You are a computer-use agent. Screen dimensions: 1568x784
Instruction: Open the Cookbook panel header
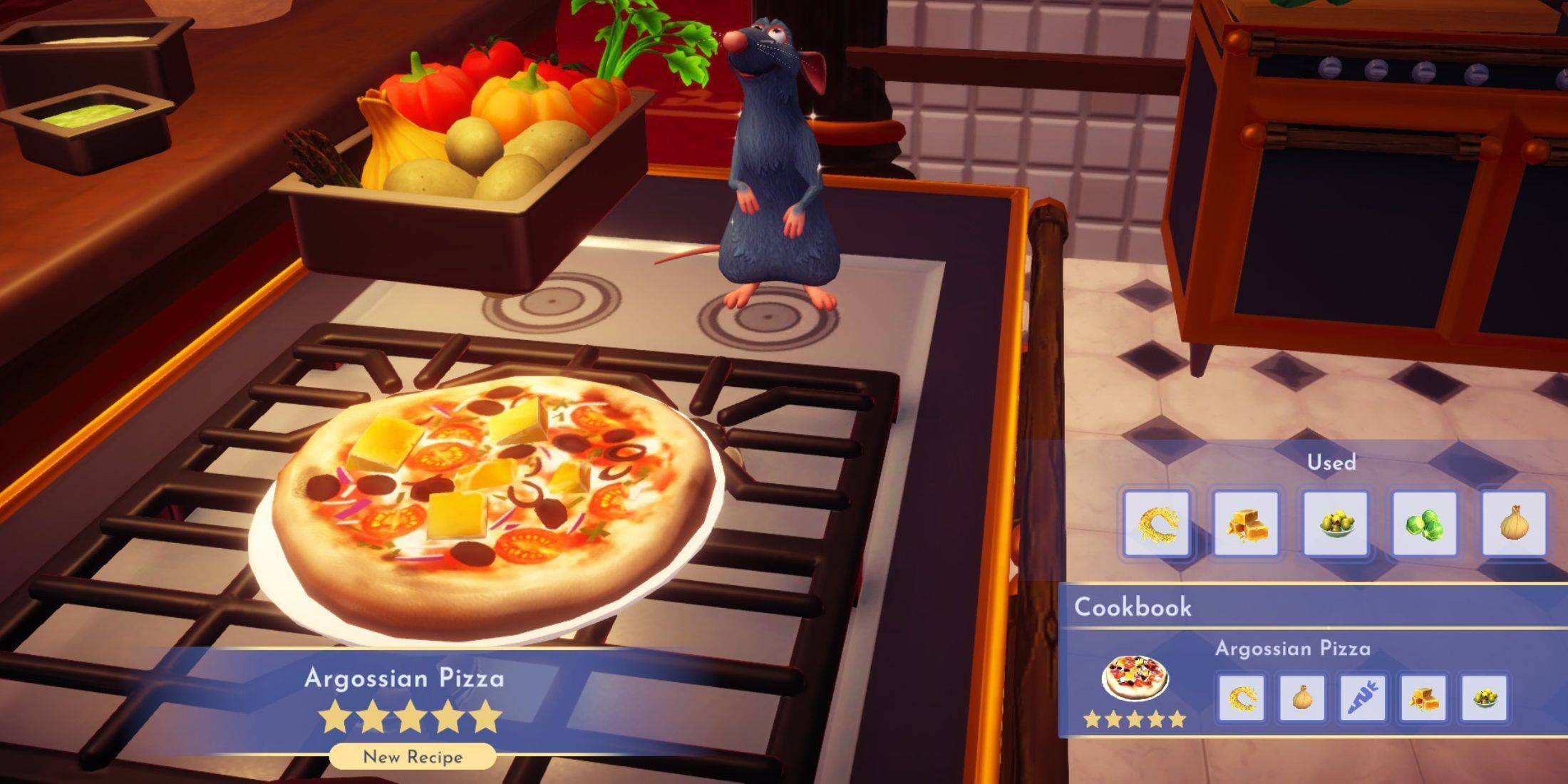1133,607
